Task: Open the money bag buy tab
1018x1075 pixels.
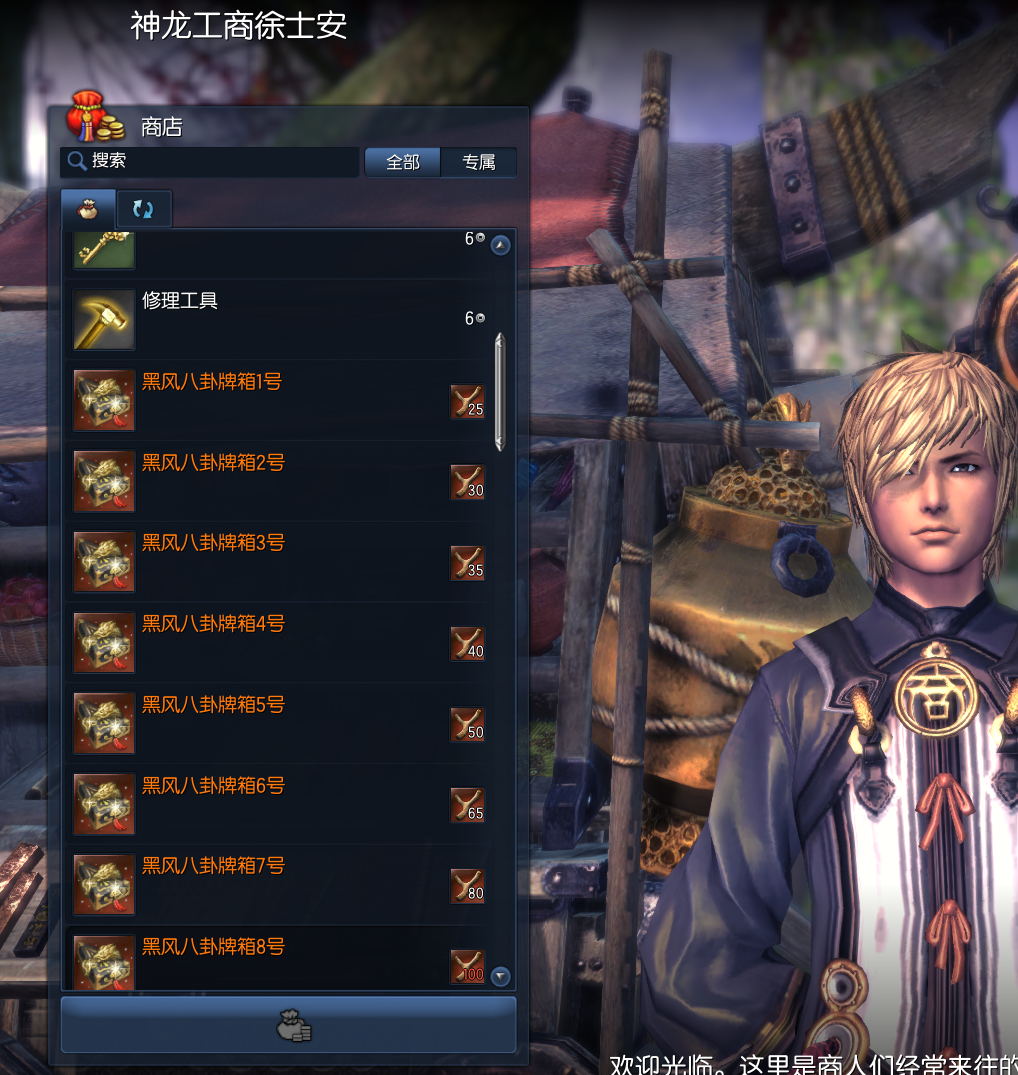Action: point(88,209)
